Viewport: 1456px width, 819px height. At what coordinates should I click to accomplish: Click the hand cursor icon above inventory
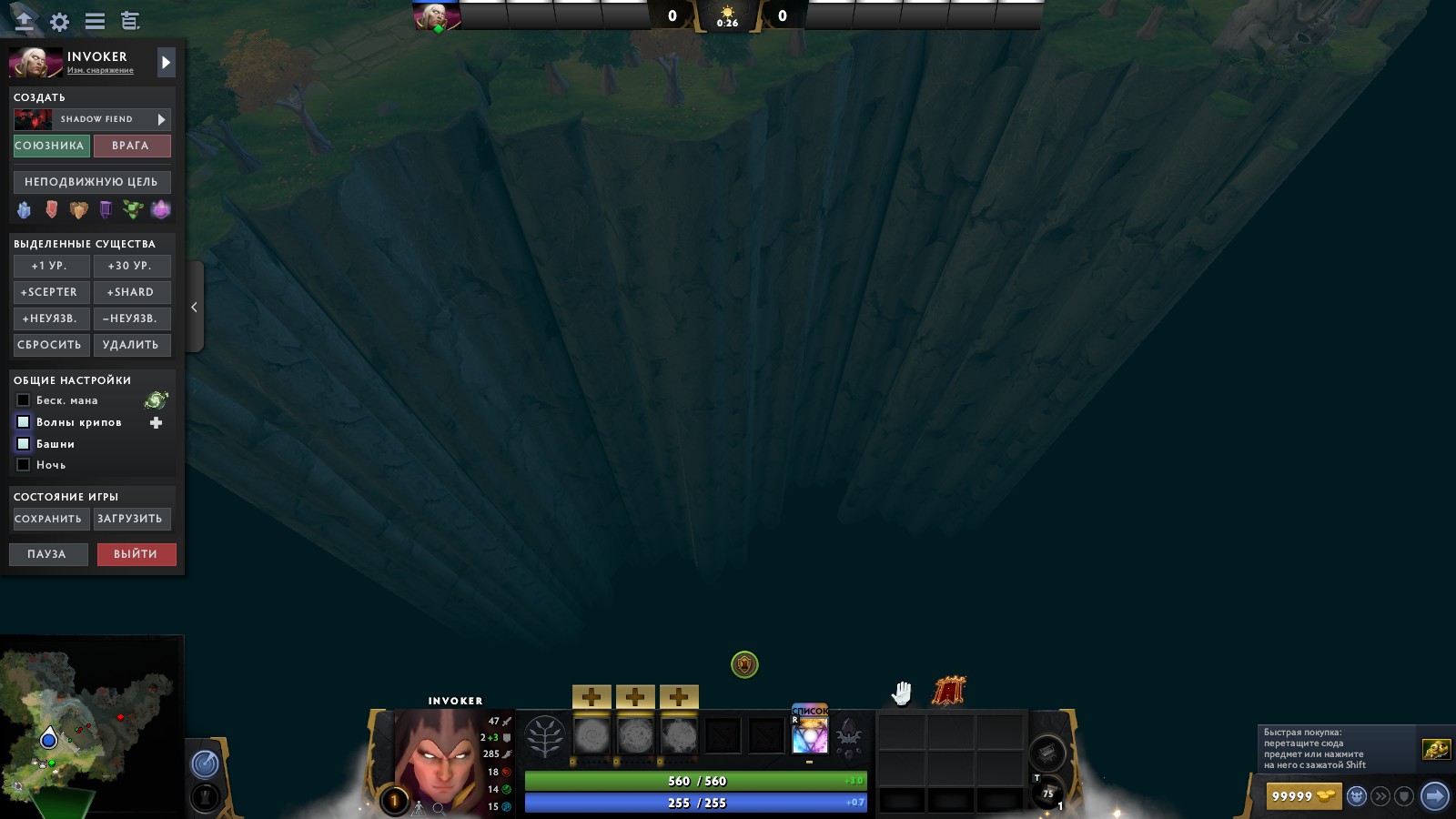[x=901, y=692]
